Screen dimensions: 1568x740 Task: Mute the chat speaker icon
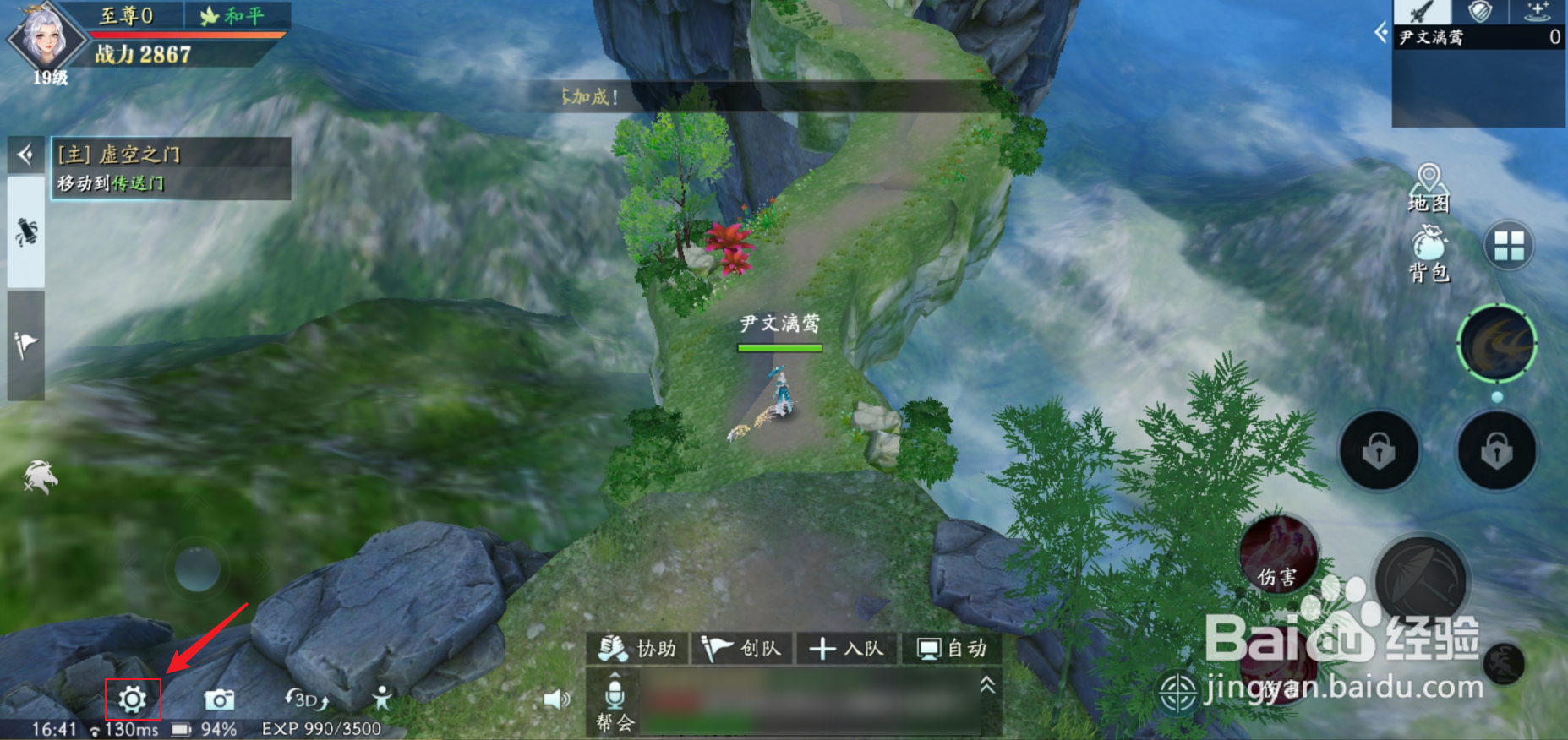click(557, 700)
